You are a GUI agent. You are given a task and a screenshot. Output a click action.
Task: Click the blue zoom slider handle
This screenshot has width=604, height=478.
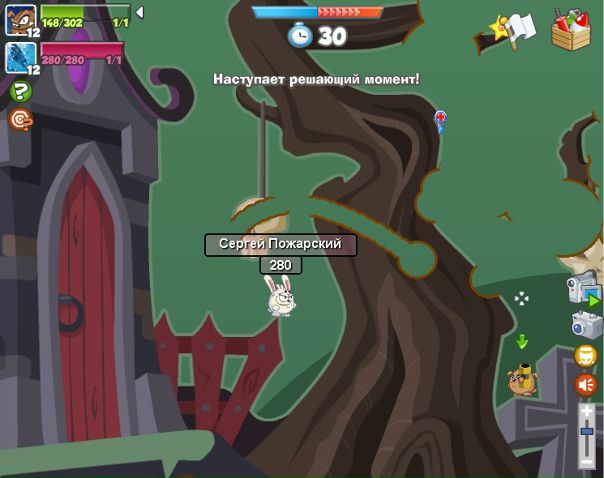point(586,431)
